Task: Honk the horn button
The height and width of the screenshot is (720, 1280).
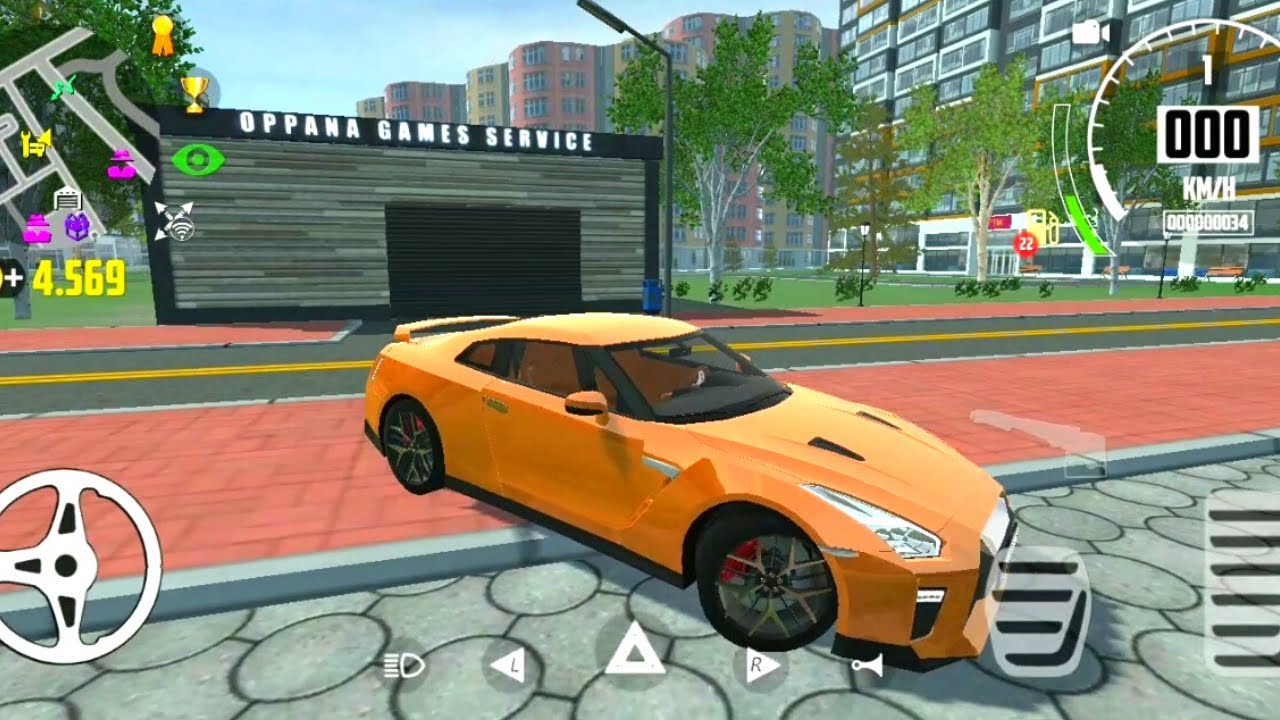Action: pos(867,667)
